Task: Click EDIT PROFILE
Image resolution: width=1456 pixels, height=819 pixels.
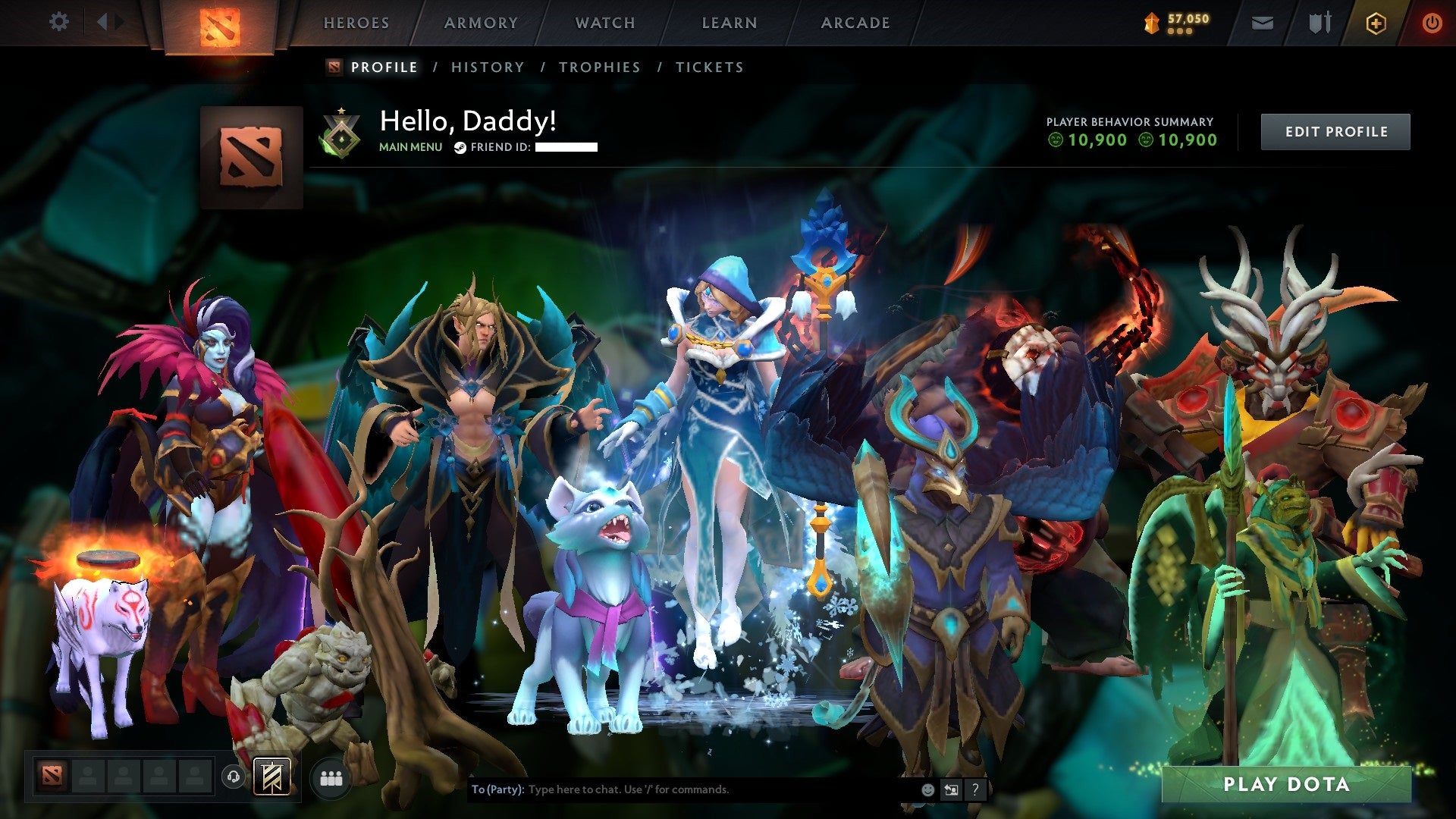Action: (x=1335, y=131)
